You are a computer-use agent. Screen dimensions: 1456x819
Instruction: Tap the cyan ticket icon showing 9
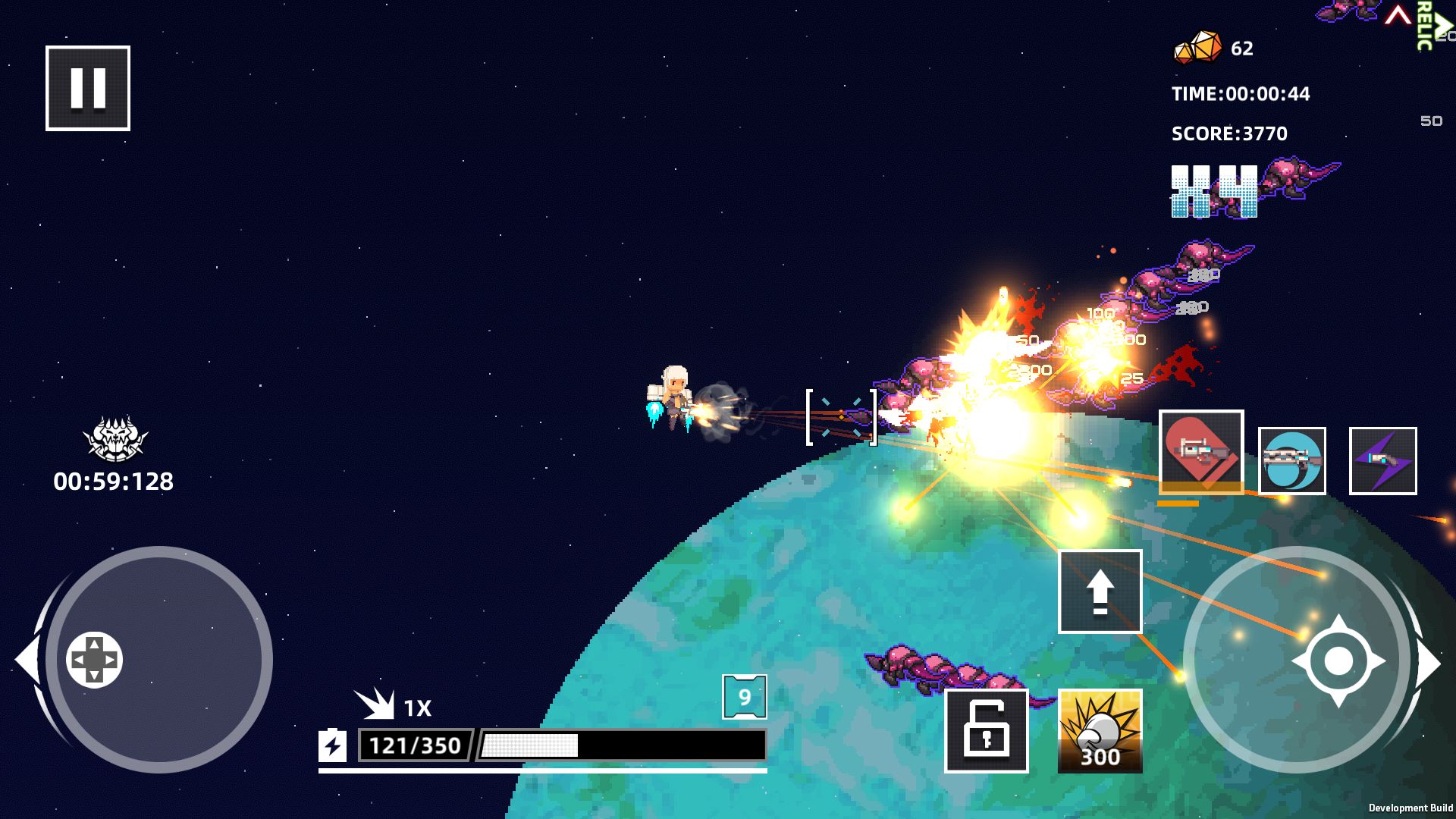[x=744, y=697]
